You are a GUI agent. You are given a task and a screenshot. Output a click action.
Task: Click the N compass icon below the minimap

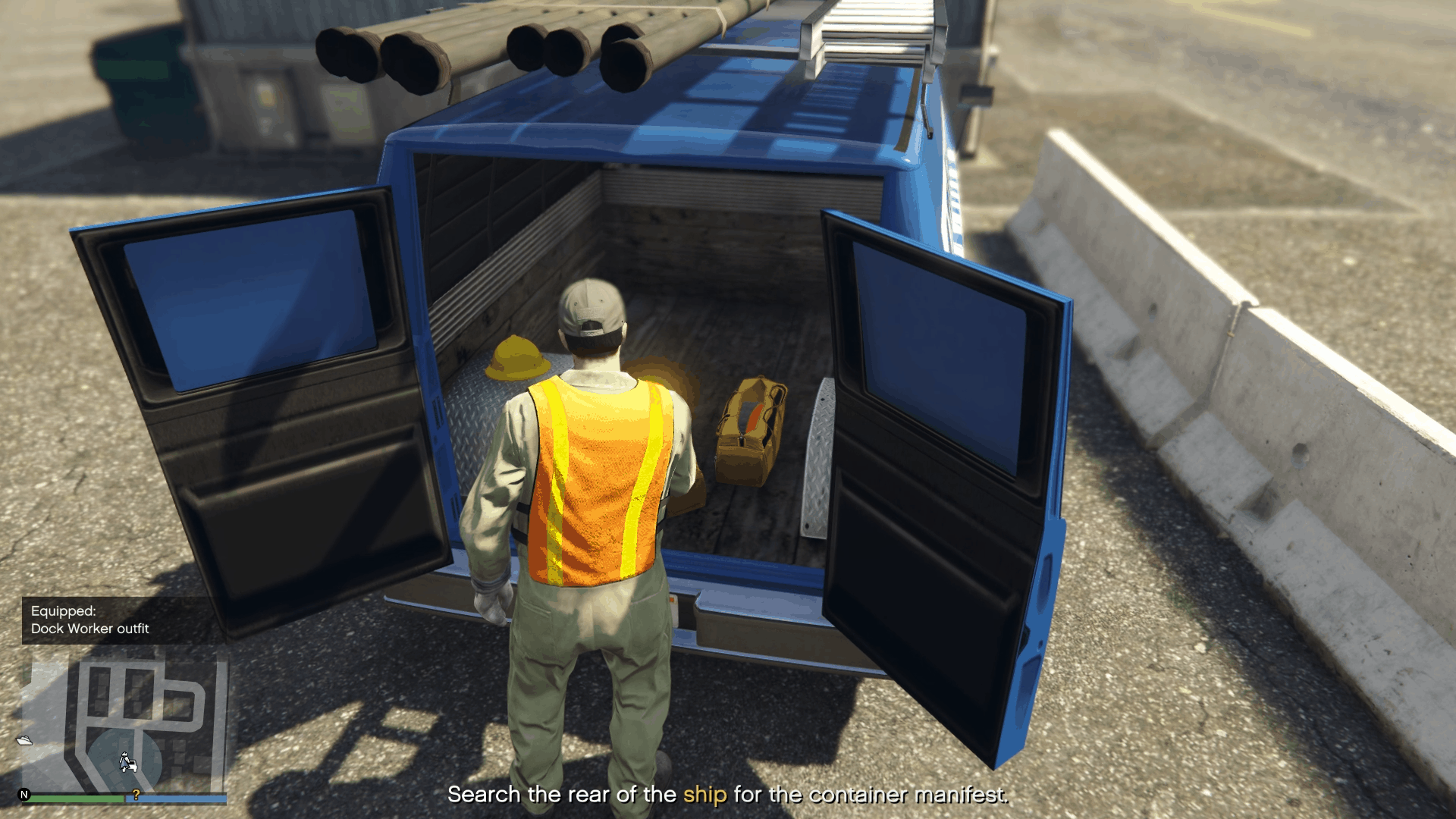click(x=25, y=796)
